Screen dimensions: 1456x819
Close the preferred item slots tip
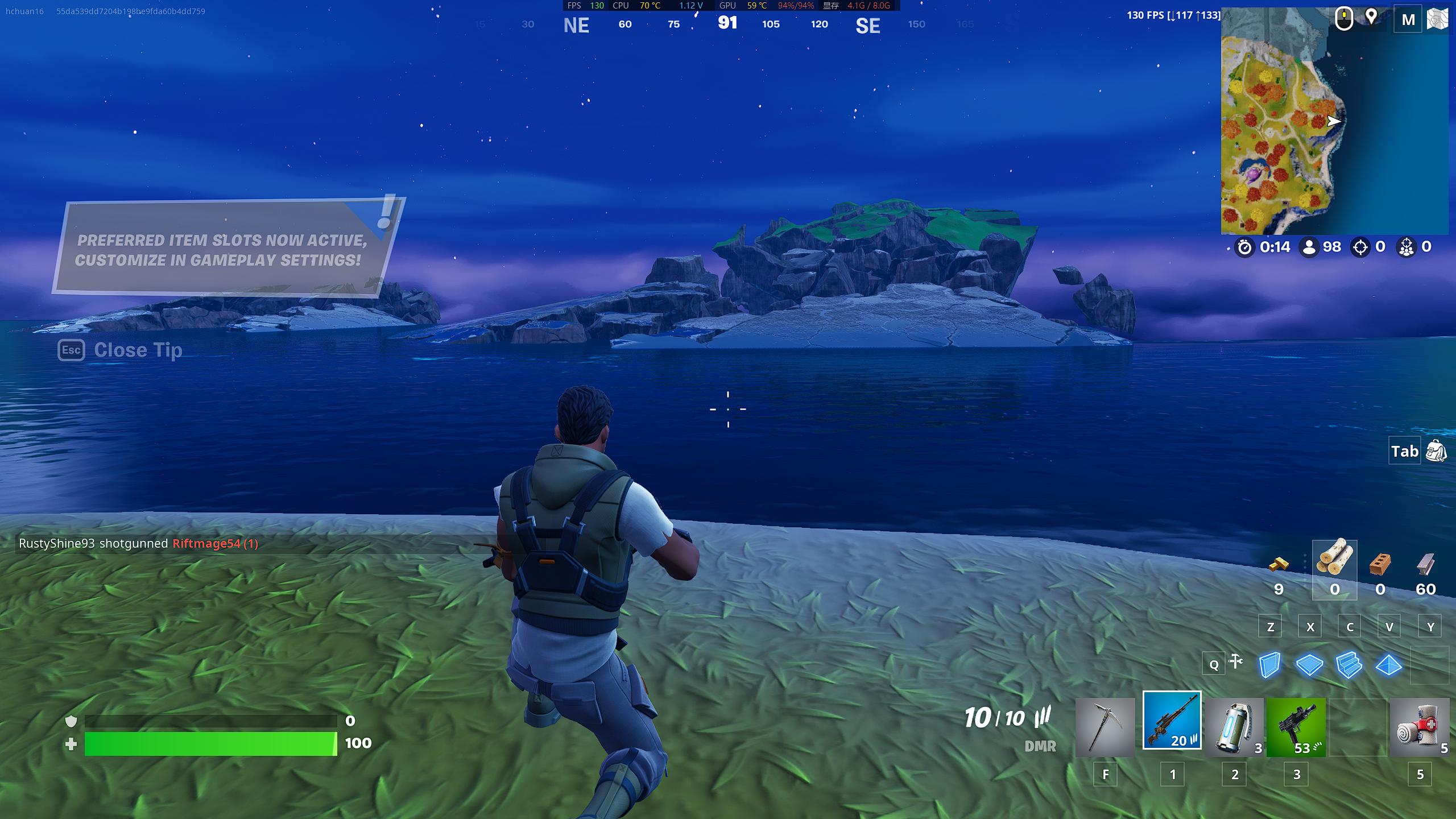120,350
